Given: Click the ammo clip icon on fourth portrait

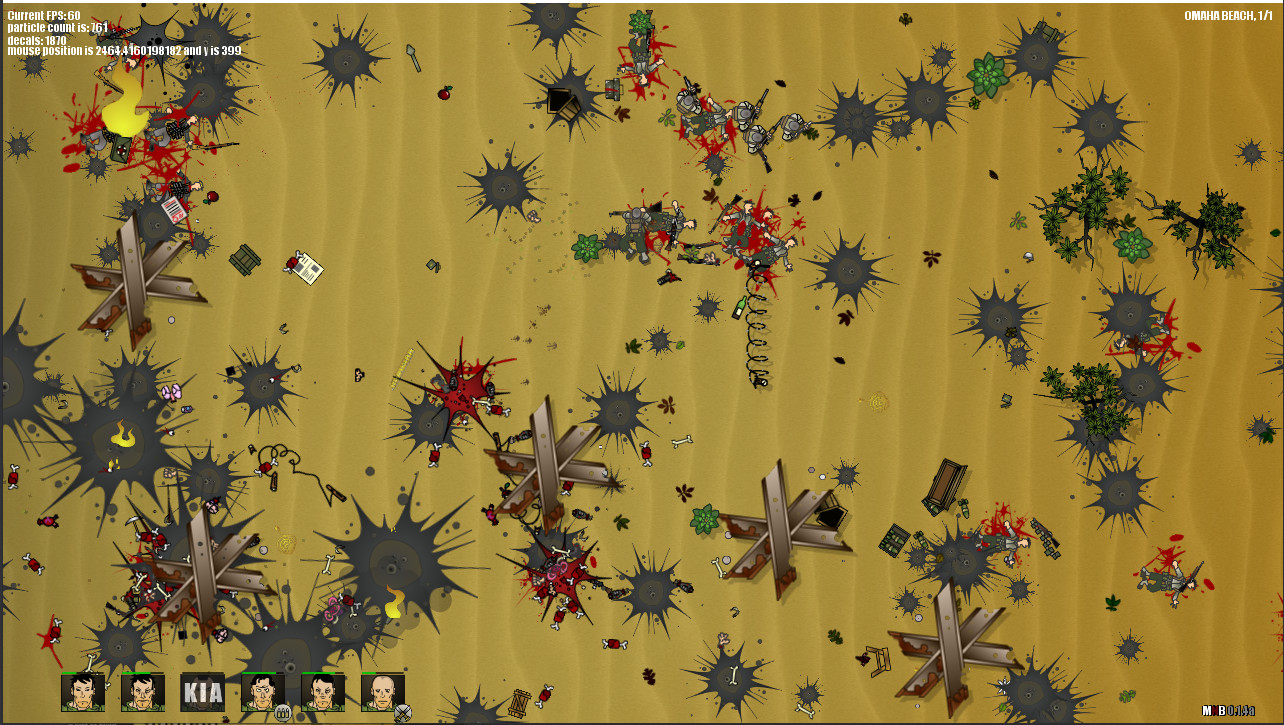Looking at the screenshot, I should 283,712.
